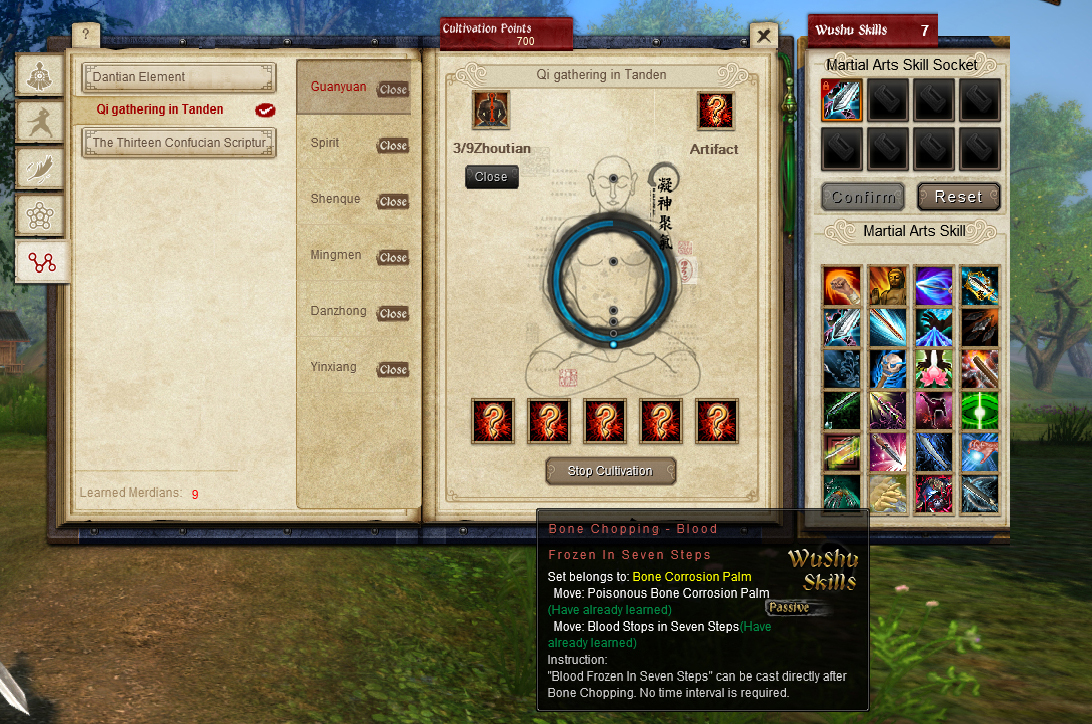Screen dimensions: 1092x724
Task: Switch to the martial pose side tab
Action: click(x=42, y=123)
